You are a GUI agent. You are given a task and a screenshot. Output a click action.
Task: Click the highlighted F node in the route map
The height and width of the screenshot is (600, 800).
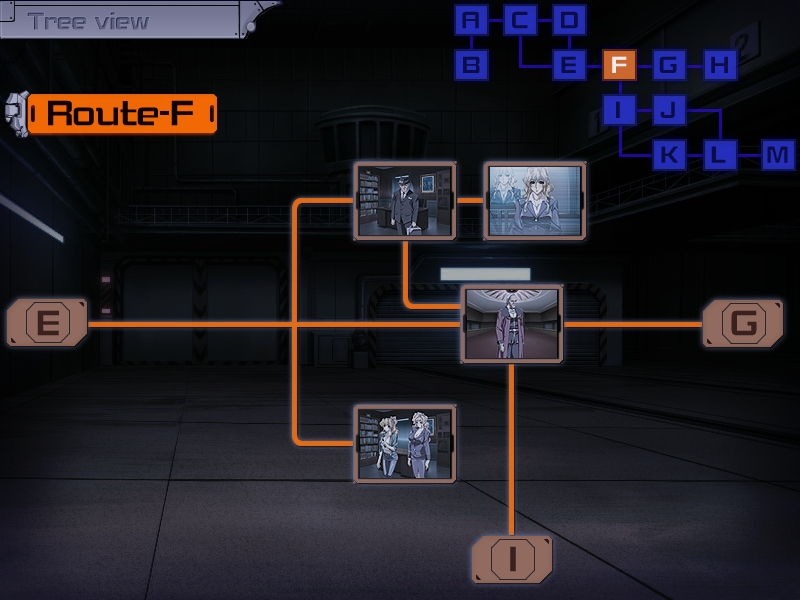pos(619,66)
